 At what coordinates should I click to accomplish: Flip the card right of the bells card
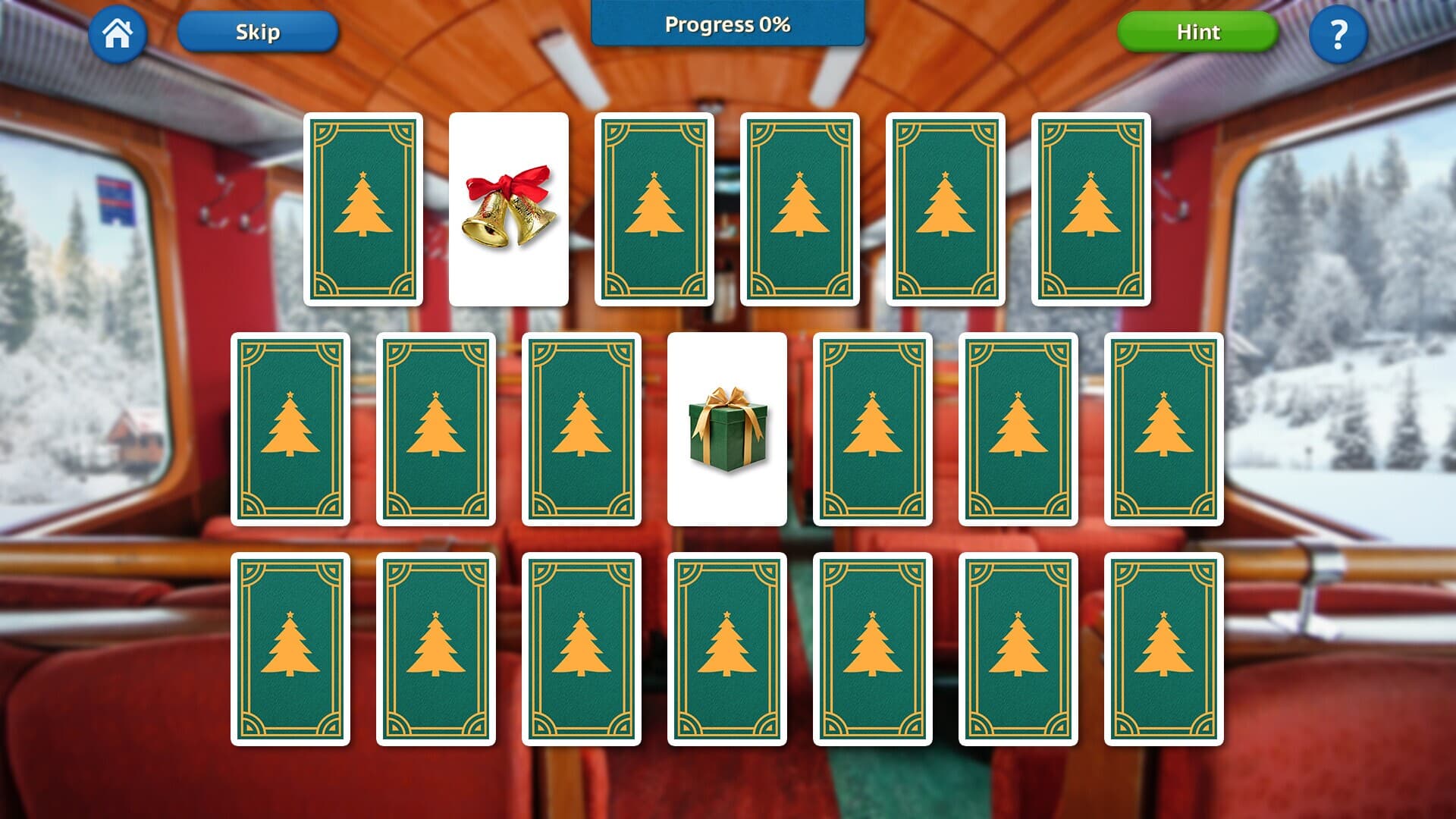655,210
